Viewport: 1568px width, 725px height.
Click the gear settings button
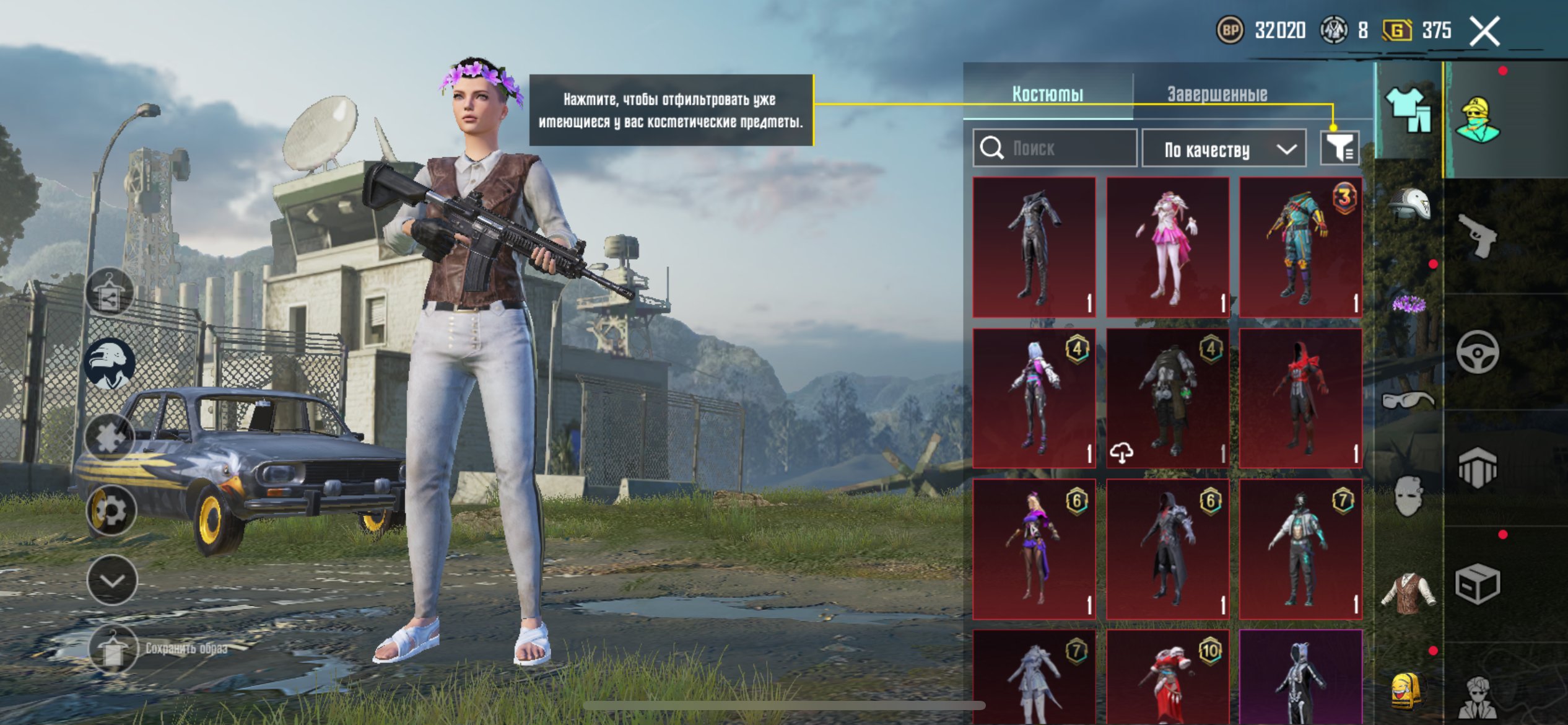click(x=111, y=511)
